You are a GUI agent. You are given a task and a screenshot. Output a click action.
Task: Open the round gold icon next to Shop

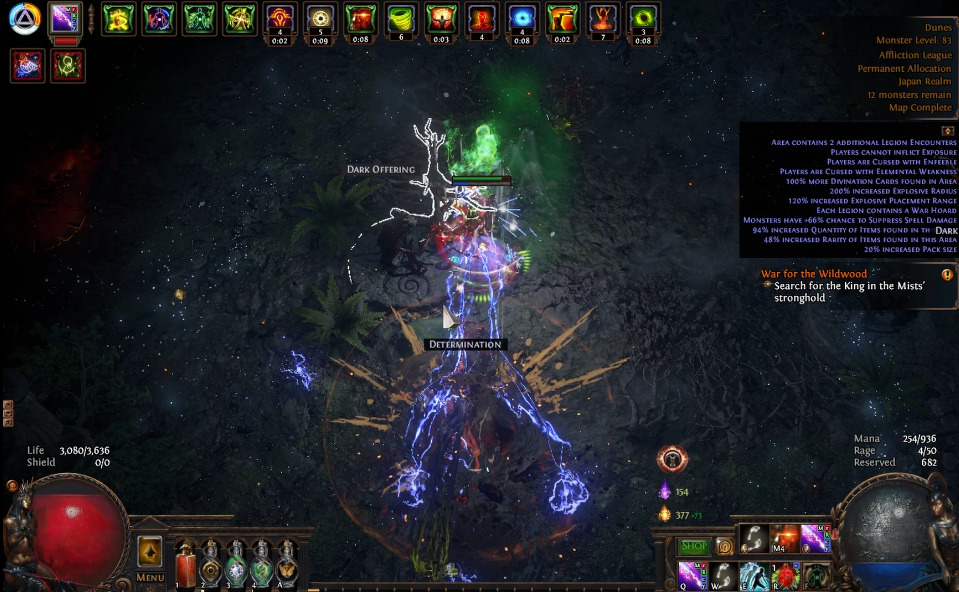(724, 546)
